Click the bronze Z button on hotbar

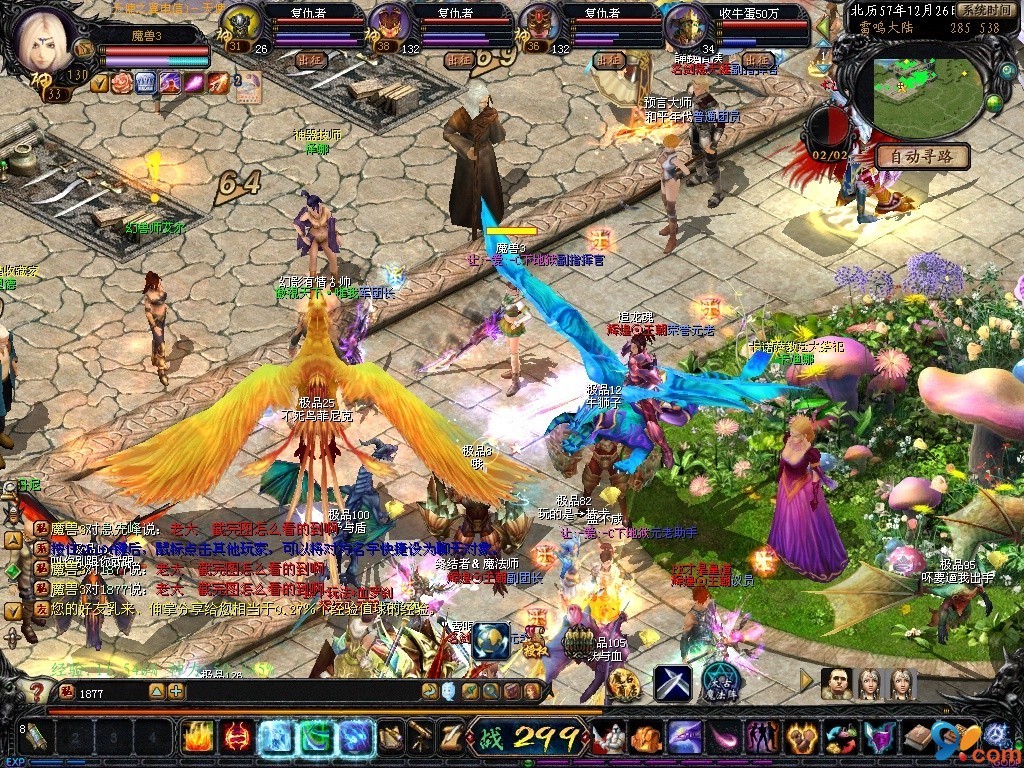click(452, 738)
